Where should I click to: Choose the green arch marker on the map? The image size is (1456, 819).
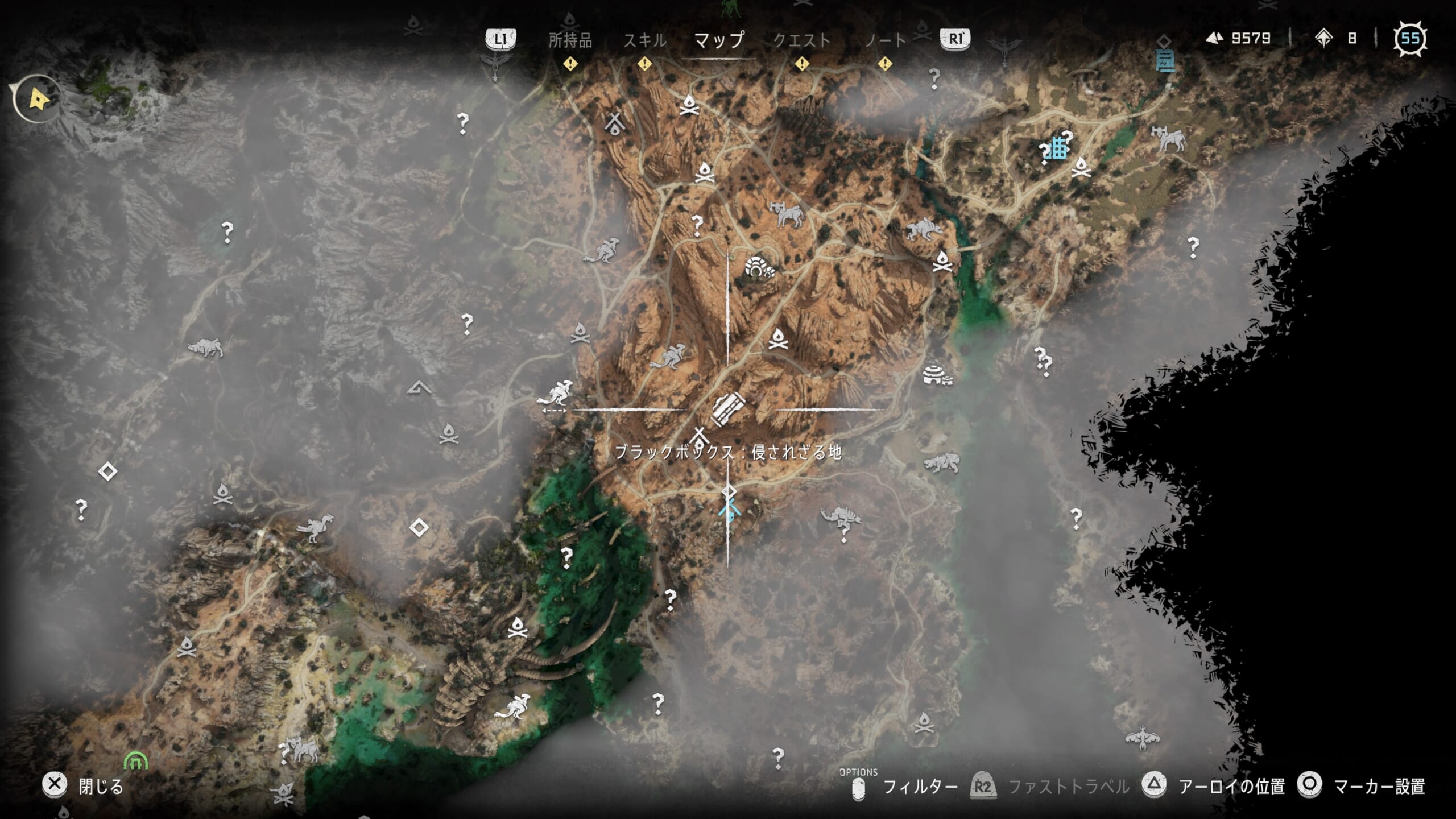pyautogui.click(x=135, y=760)
